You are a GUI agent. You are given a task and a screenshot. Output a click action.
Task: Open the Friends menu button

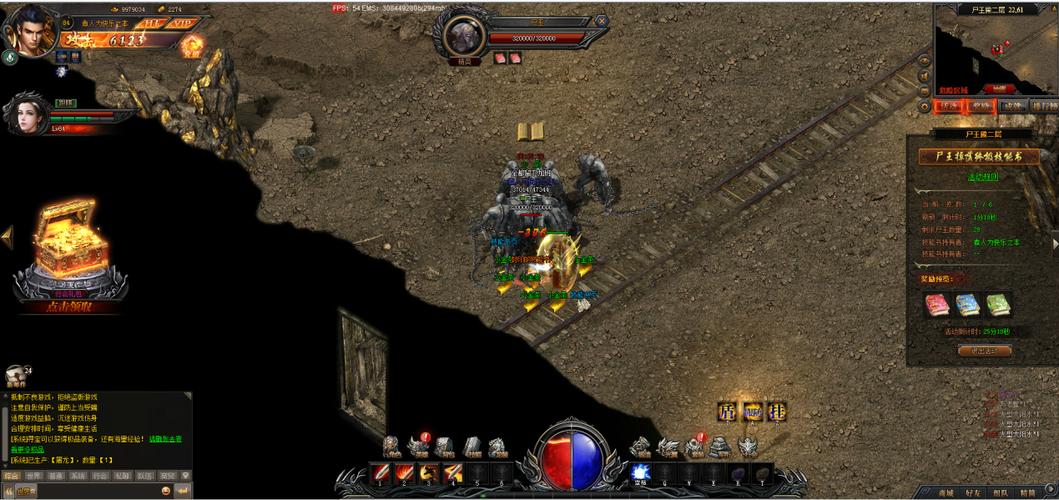973,492
